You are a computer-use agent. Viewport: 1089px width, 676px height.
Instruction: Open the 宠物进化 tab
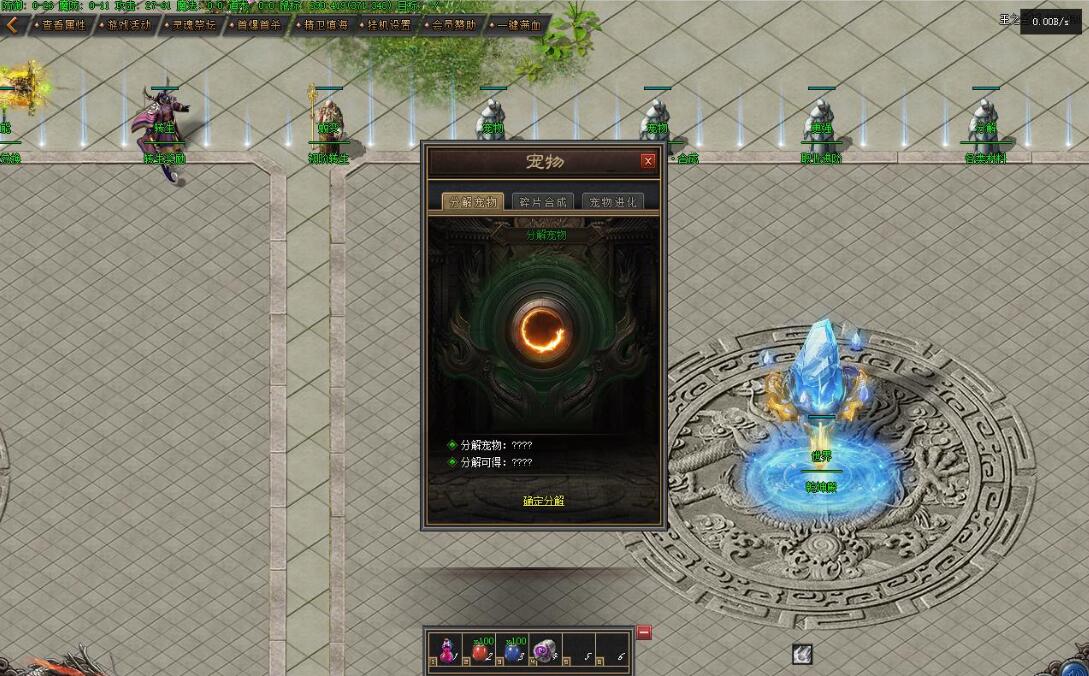(612, 202)
